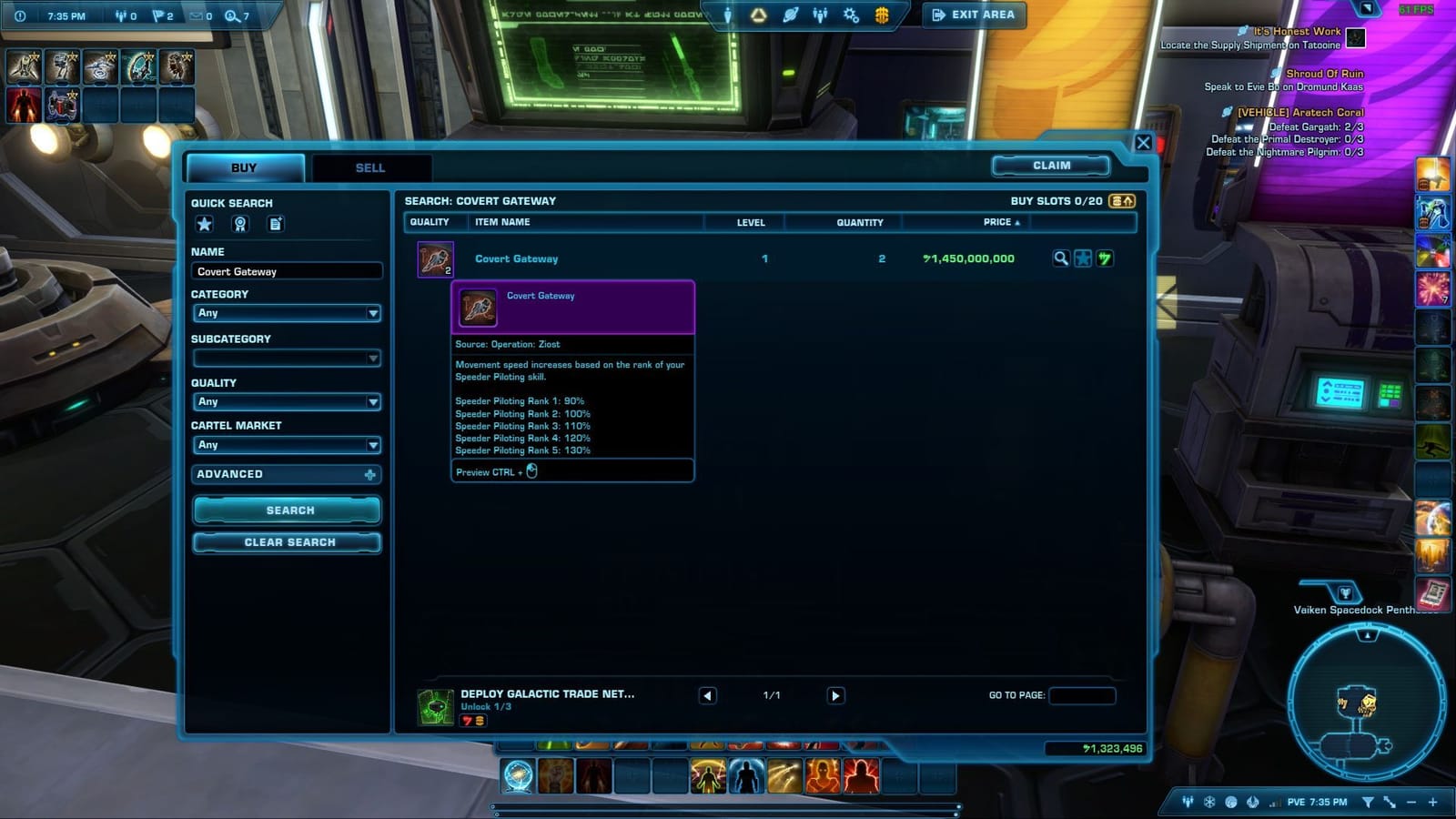Toggle the snowflake event icon near the clock
The width and height of the screenshot is (1456, 819).
(x=1208, y=803)
